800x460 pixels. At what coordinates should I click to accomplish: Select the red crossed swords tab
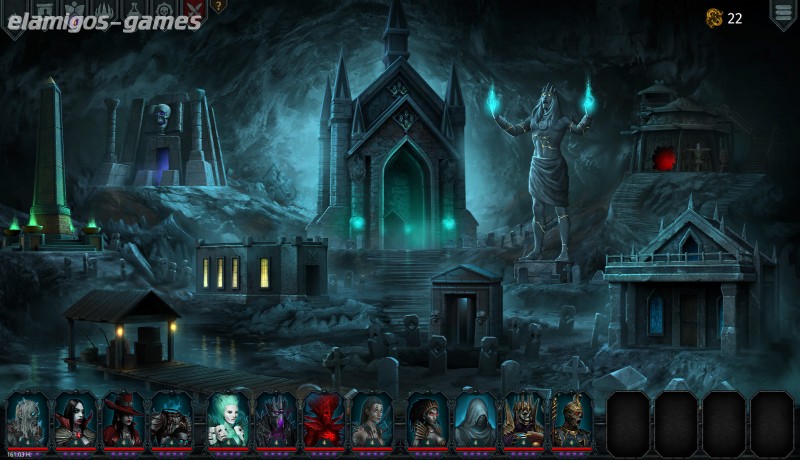coord(193,8)
